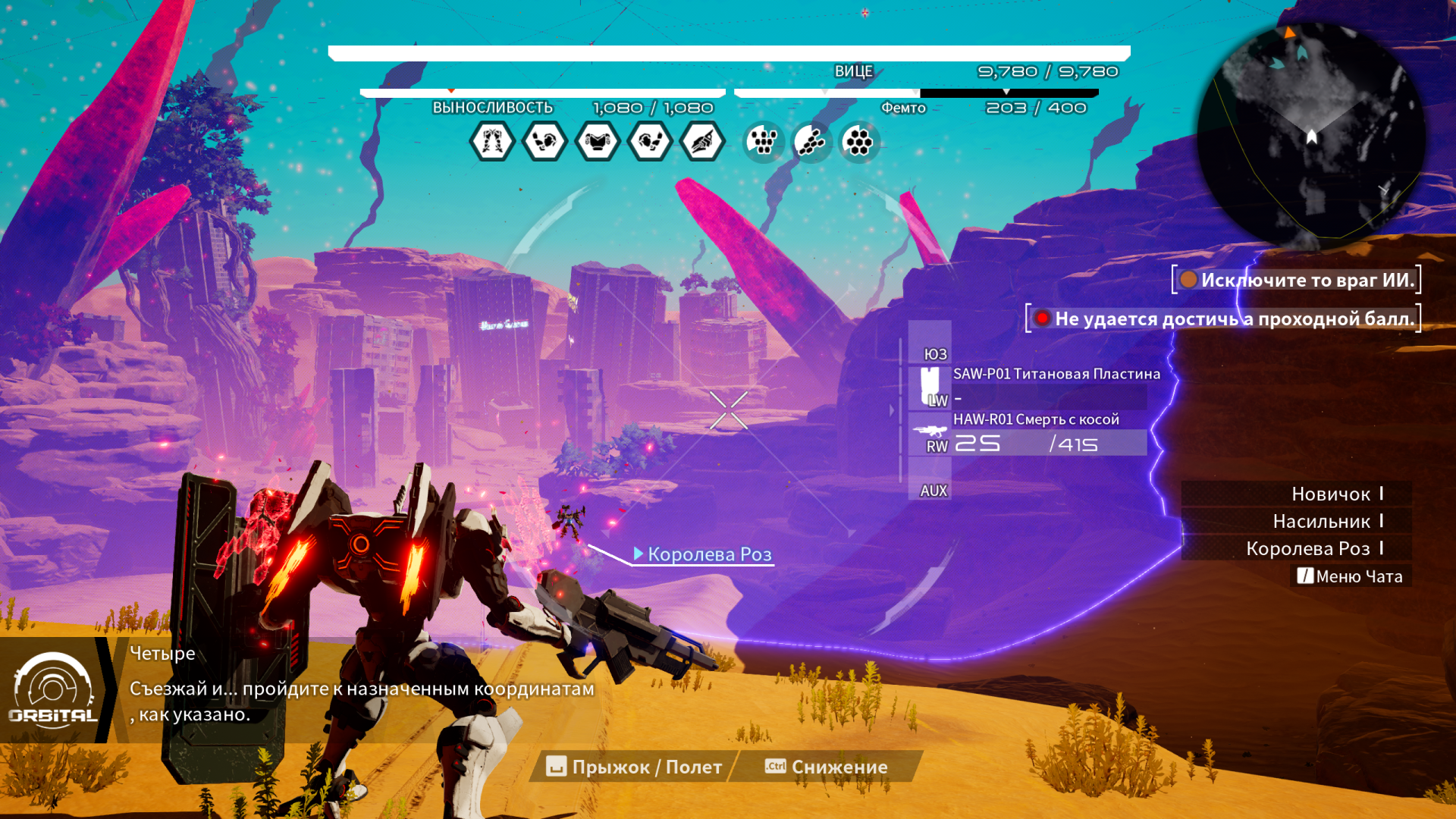Screen dimensions: 1456x819
Task: Select the head armor hexagon icon
Action: (702, 142)
